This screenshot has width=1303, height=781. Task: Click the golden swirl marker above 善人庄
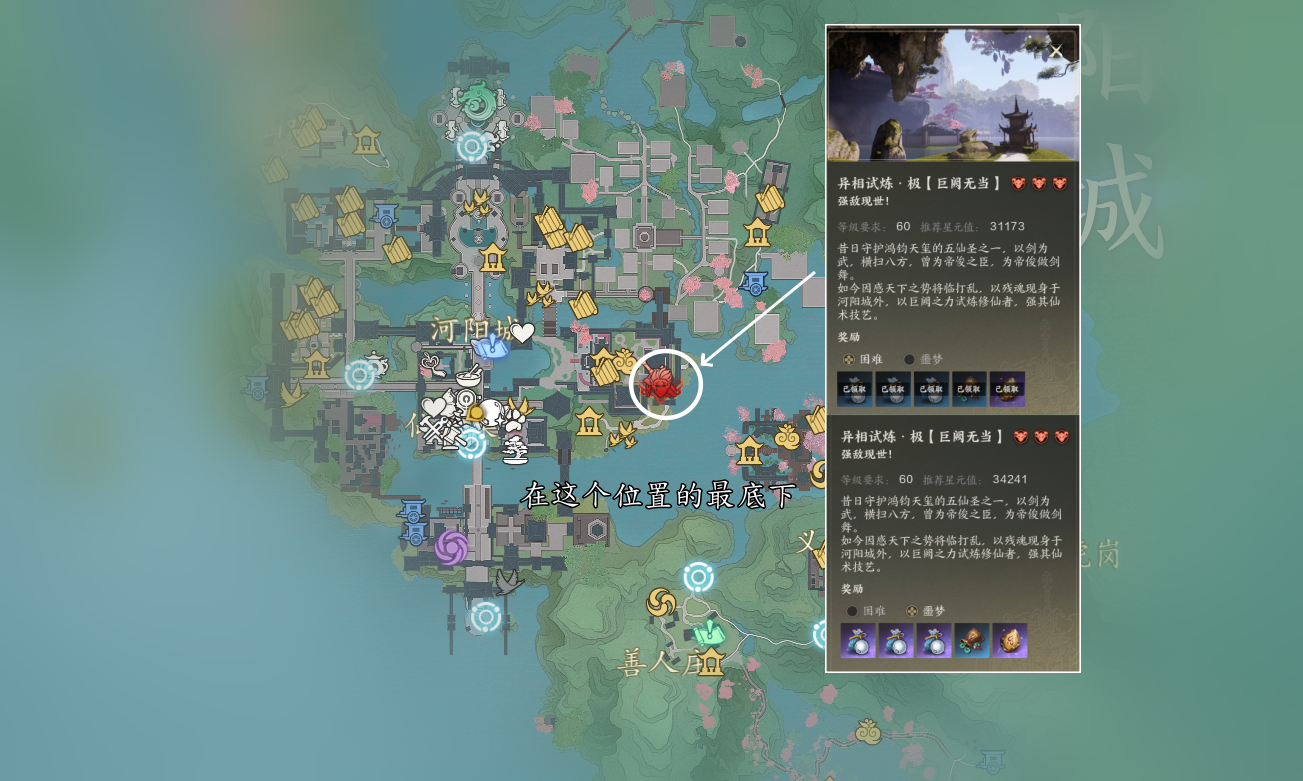point(661,602)
